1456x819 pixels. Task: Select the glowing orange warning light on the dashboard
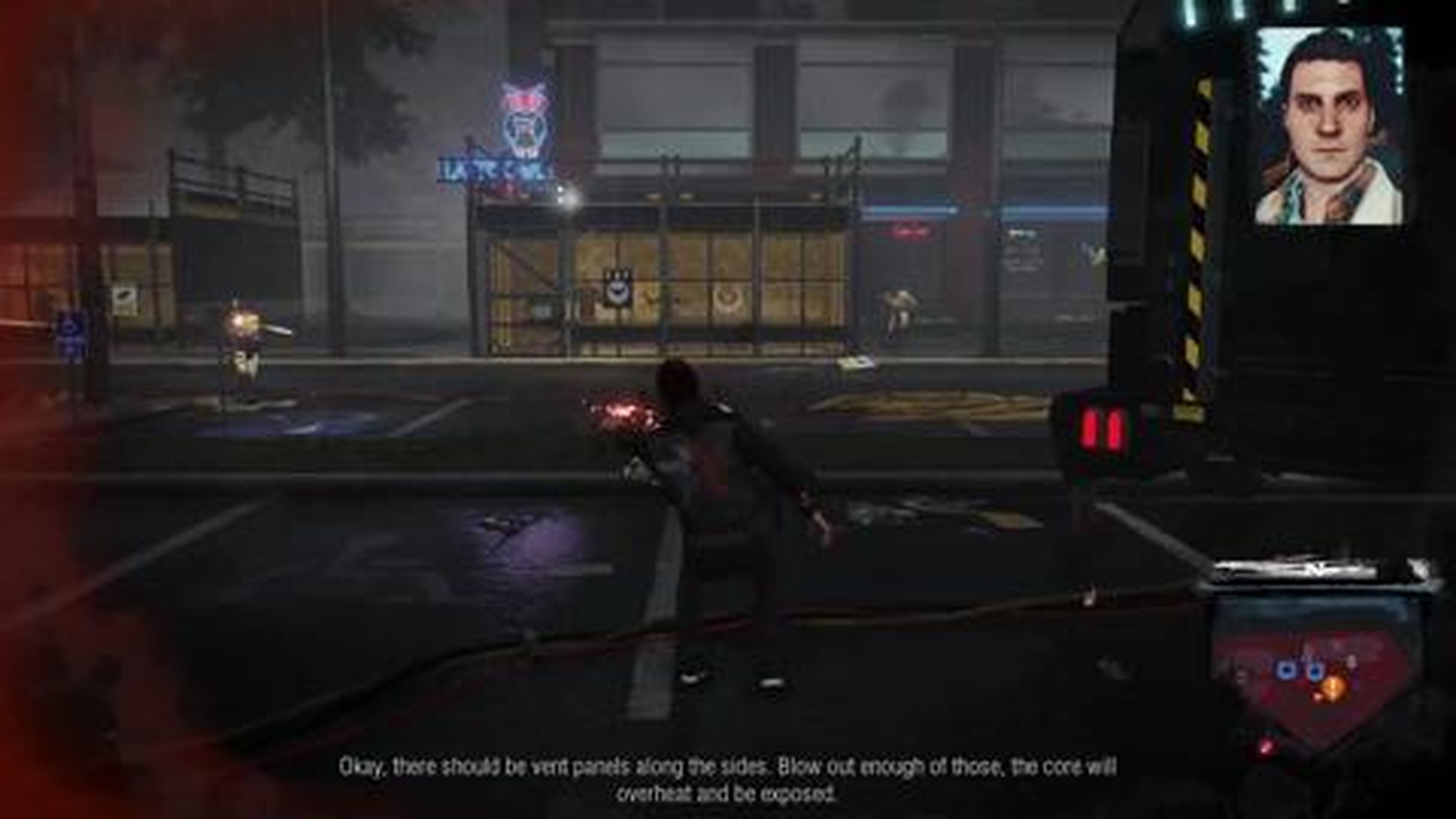(x=1332, y=687)
